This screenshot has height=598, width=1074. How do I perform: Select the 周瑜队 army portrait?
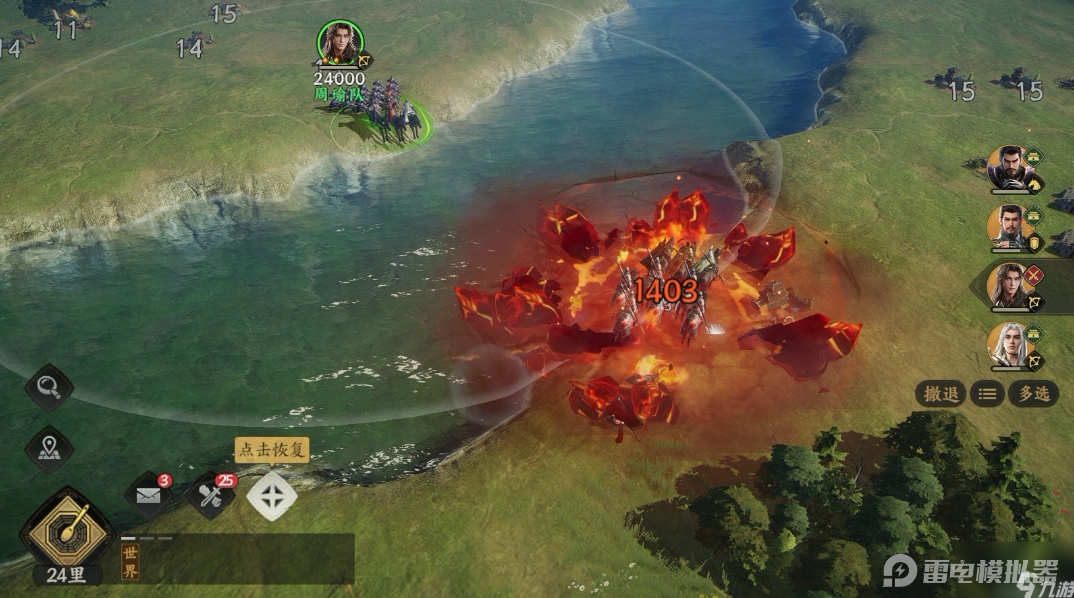tap(340, 43)
